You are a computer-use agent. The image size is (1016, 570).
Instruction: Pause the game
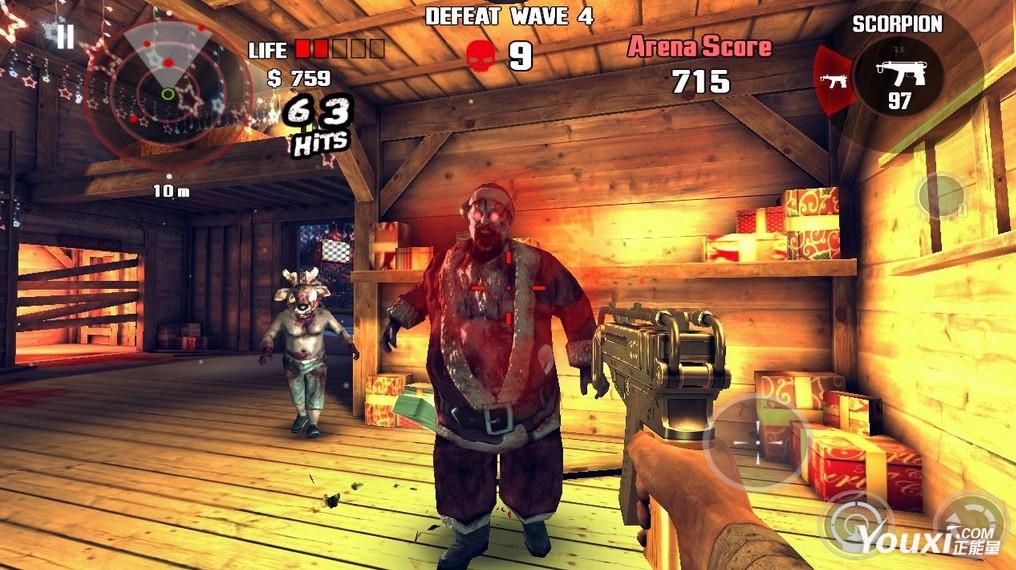point(64,38)
